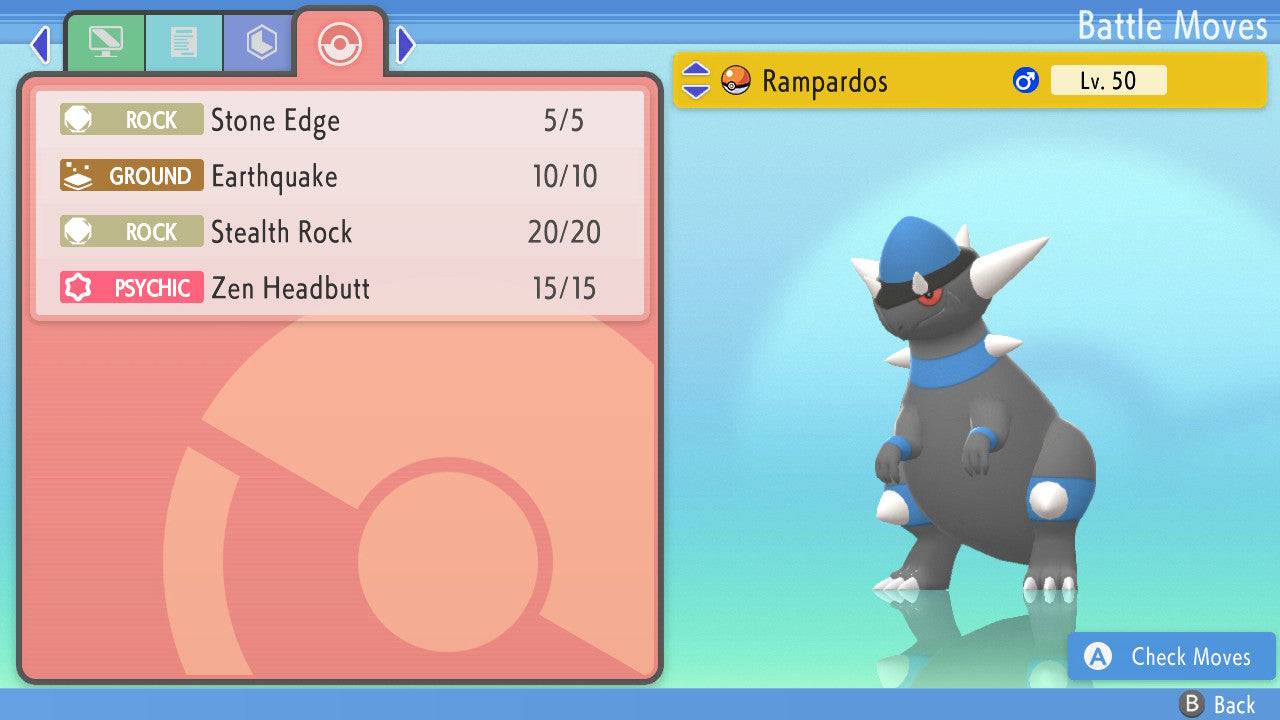1280x720 pixels.
Task: Go Back from the summary screen
Action: click(1218, 705)
